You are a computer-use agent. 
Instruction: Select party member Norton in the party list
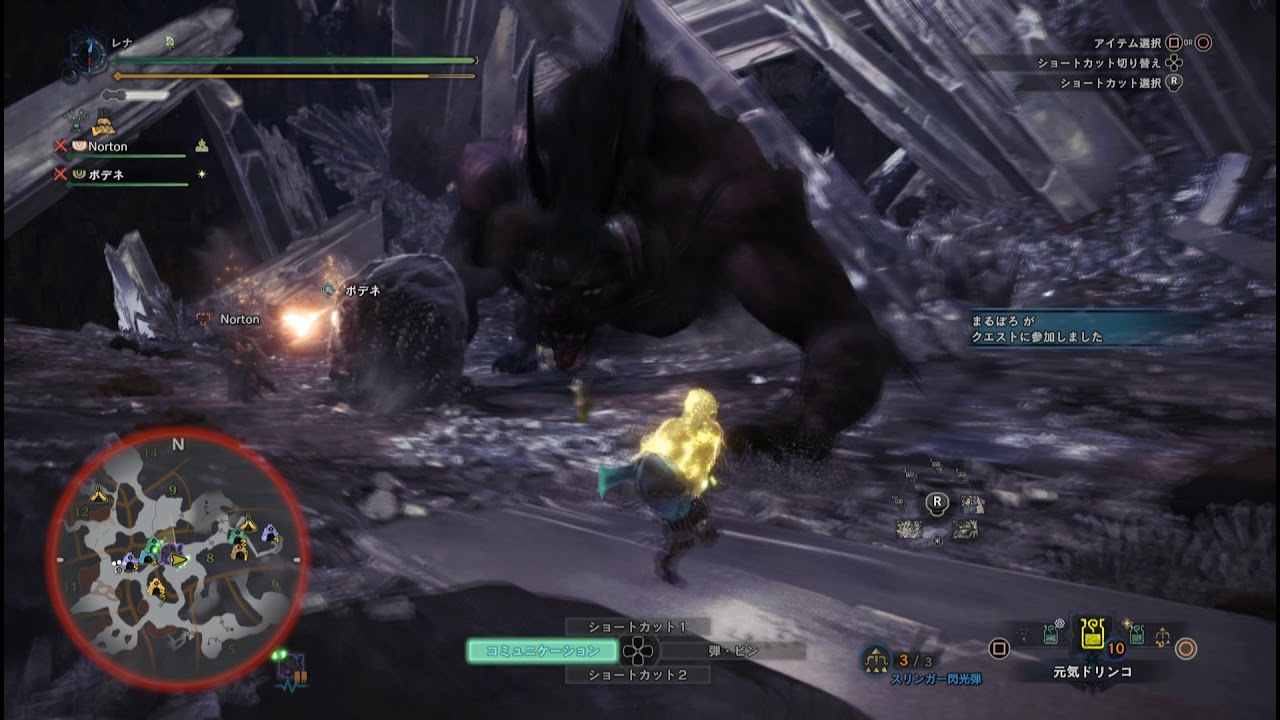[x=108, y=147]
